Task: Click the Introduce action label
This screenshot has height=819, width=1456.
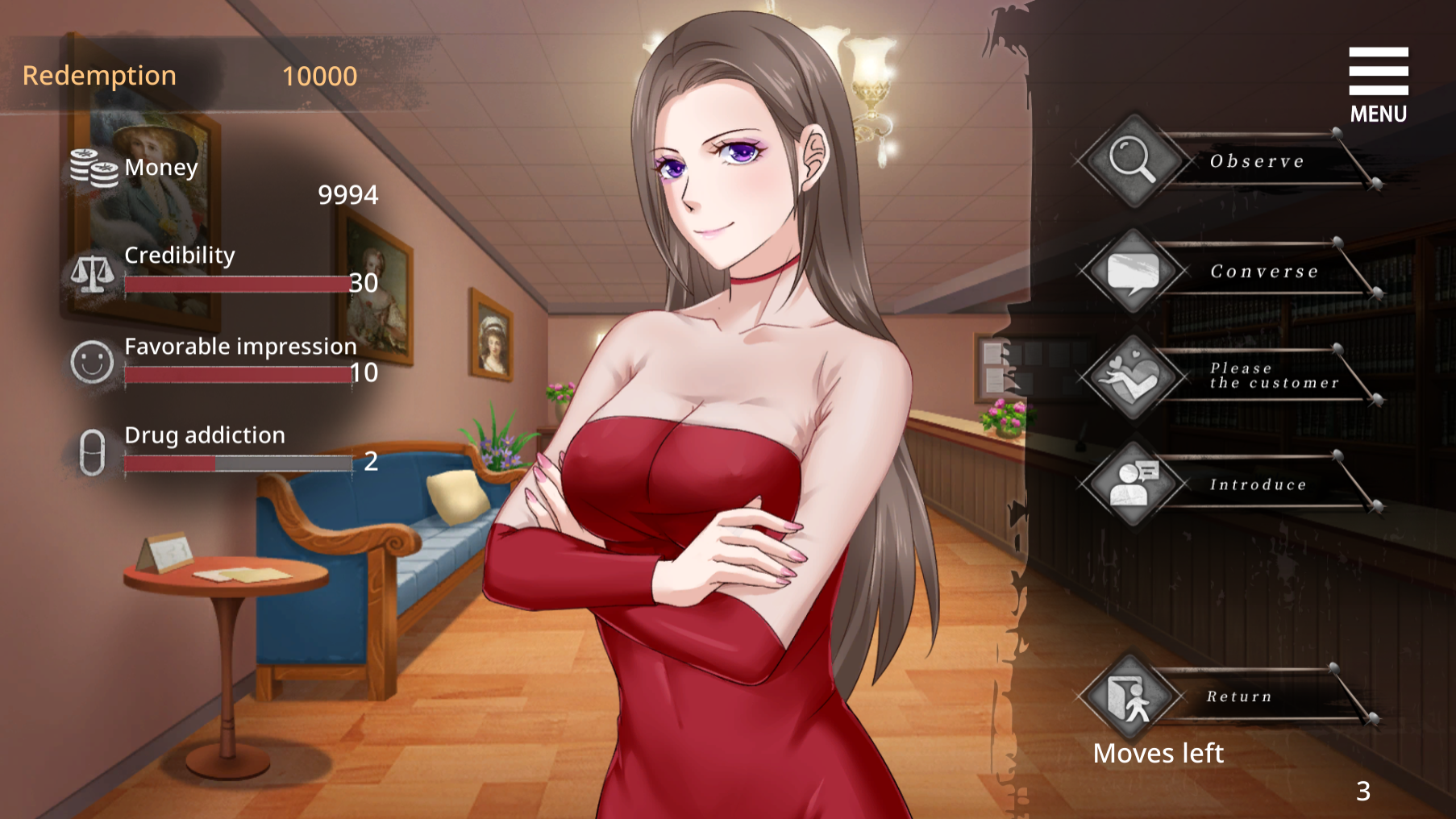Action: (1258, 483)
